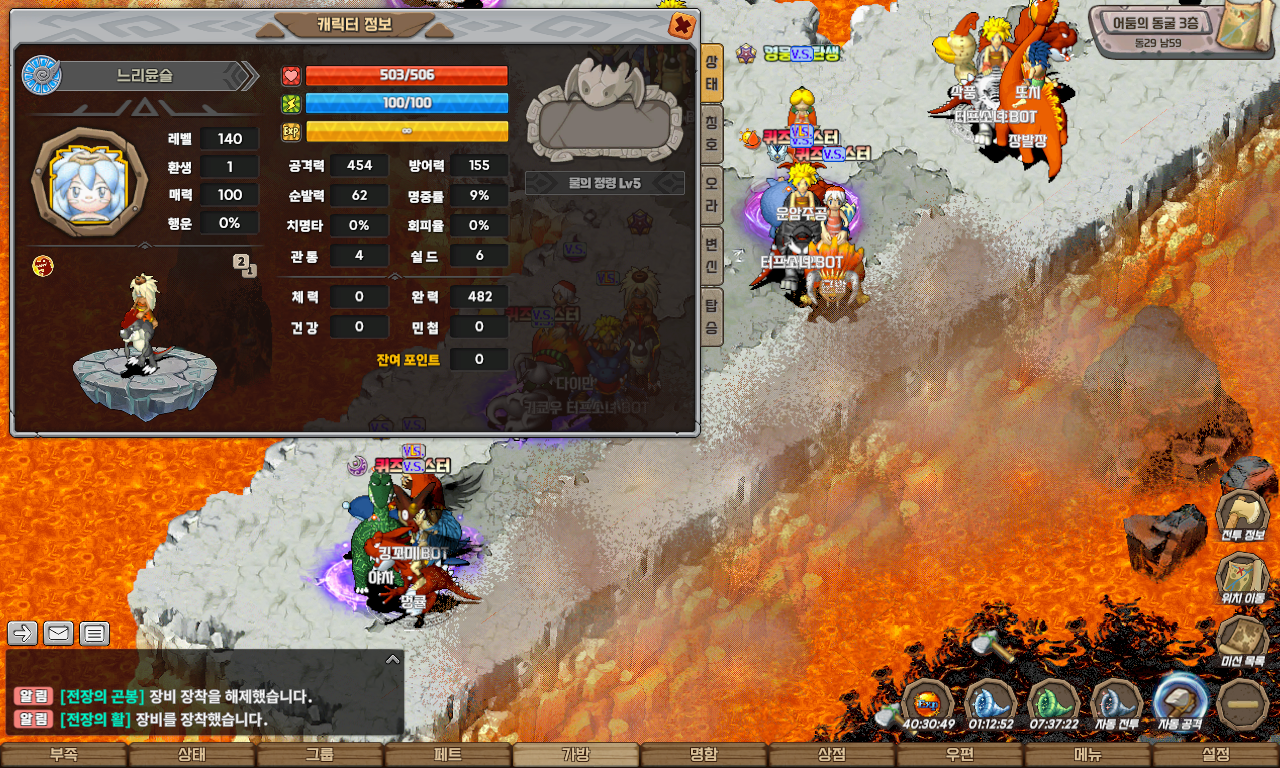
Task: Open the 부족 tribe menu
Action: 64,755
